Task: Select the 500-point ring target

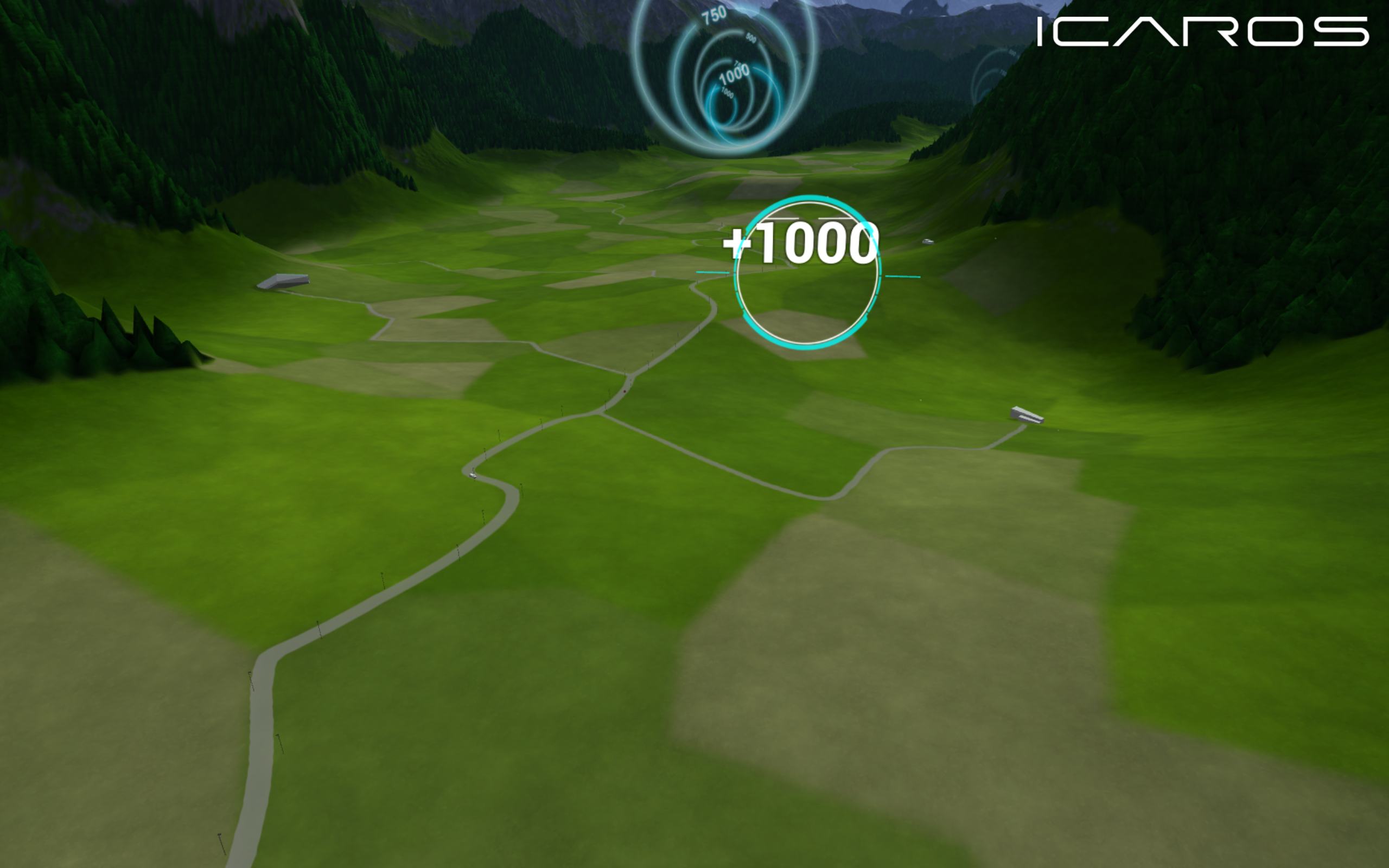Action: (x=751, y=39)
